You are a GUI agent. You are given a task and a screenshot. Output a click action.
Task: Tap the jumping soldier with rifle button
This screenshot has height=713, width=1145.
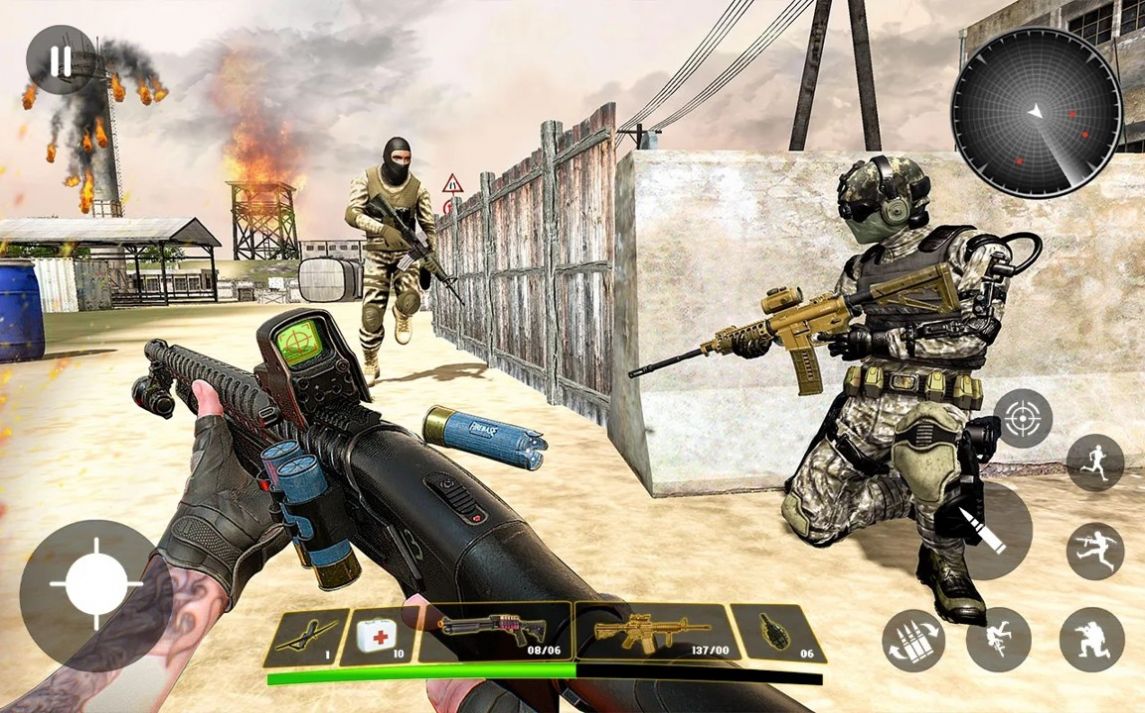(1094, 551)
